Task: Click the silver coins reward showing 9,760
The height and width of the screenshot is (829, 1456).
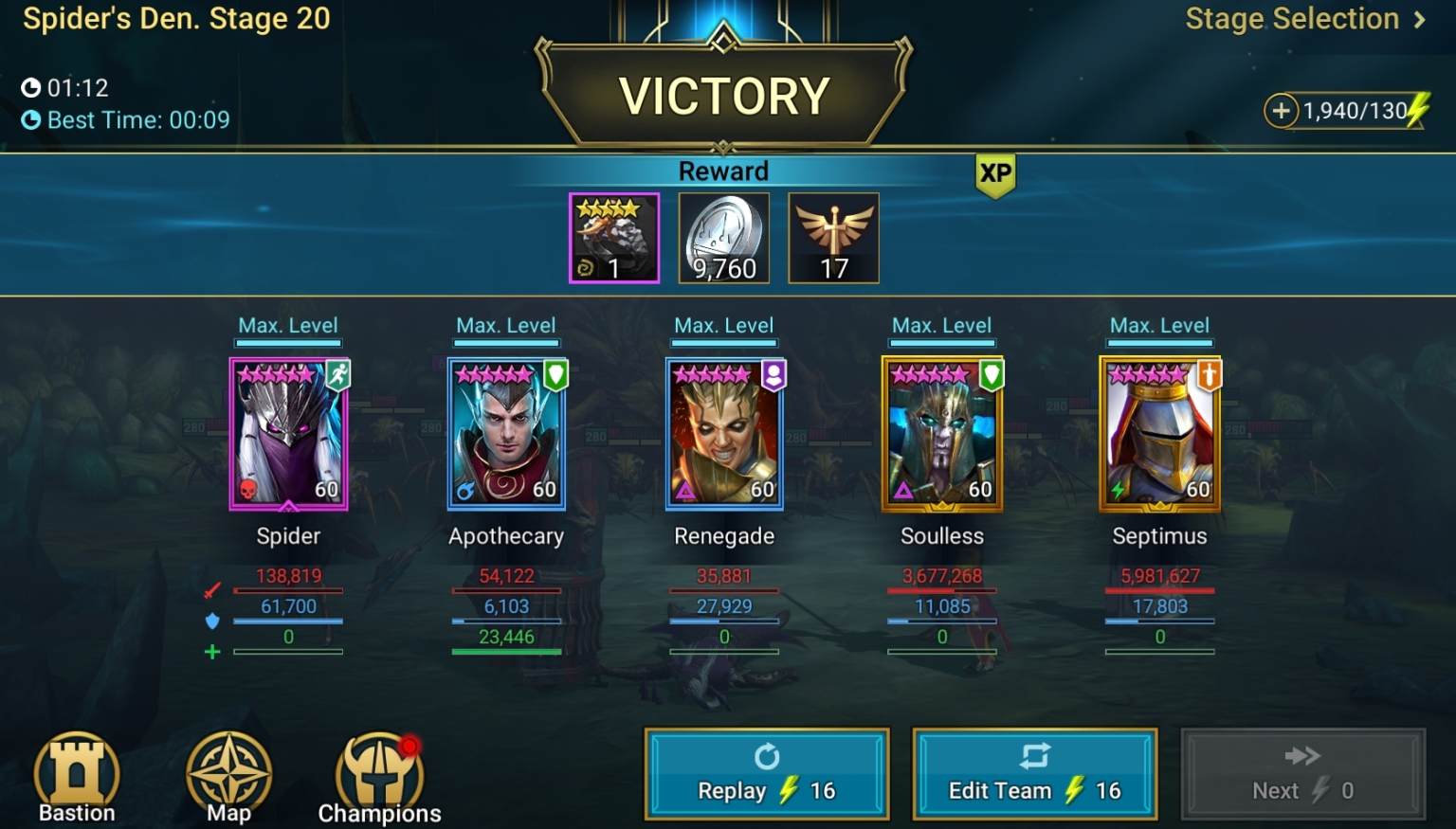Action: pos(723,237)
